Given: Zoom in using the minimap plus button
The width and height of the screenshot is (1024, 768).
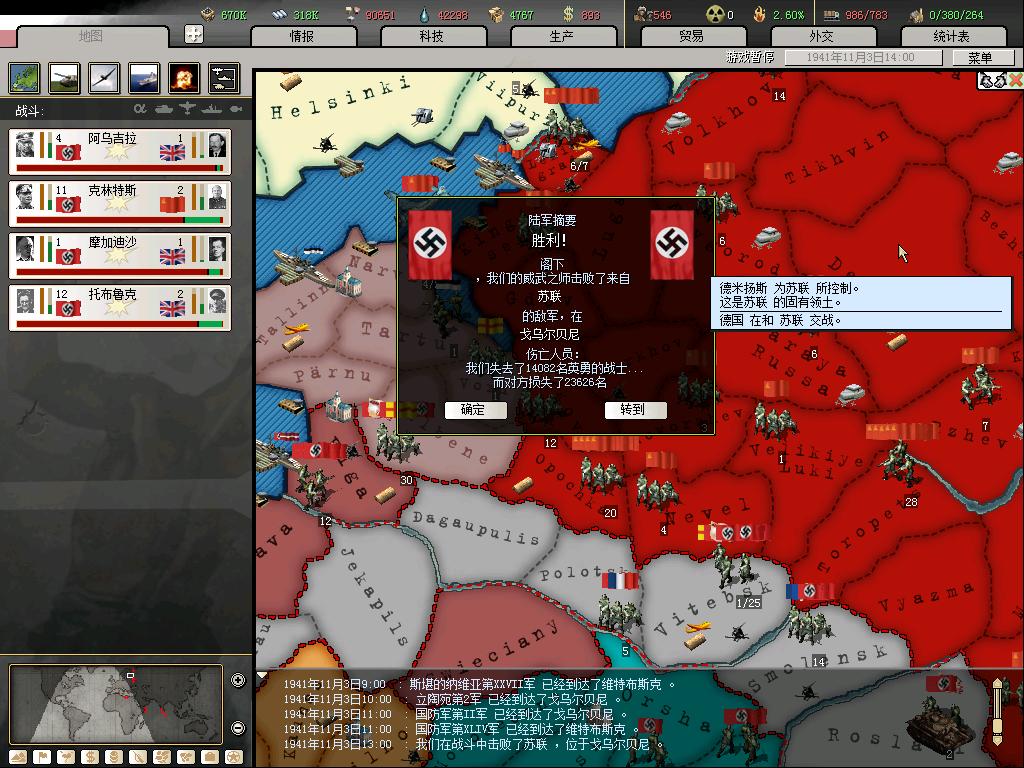Looking at the screenshot, I should point(238,681).
